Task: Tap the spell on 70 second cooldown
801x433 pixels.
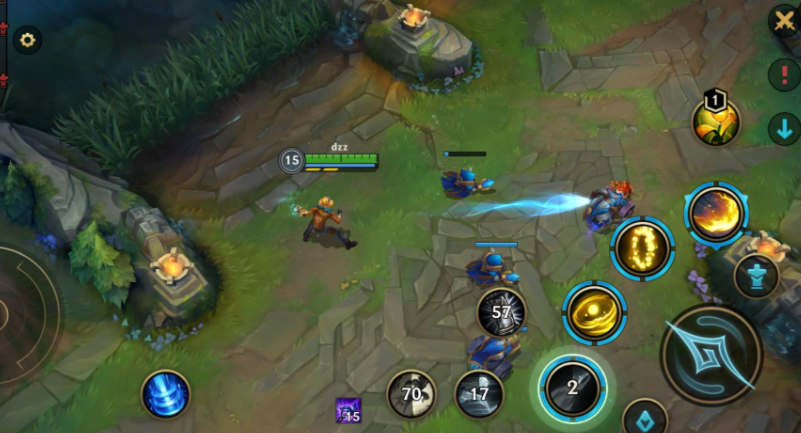Action: 411,393
